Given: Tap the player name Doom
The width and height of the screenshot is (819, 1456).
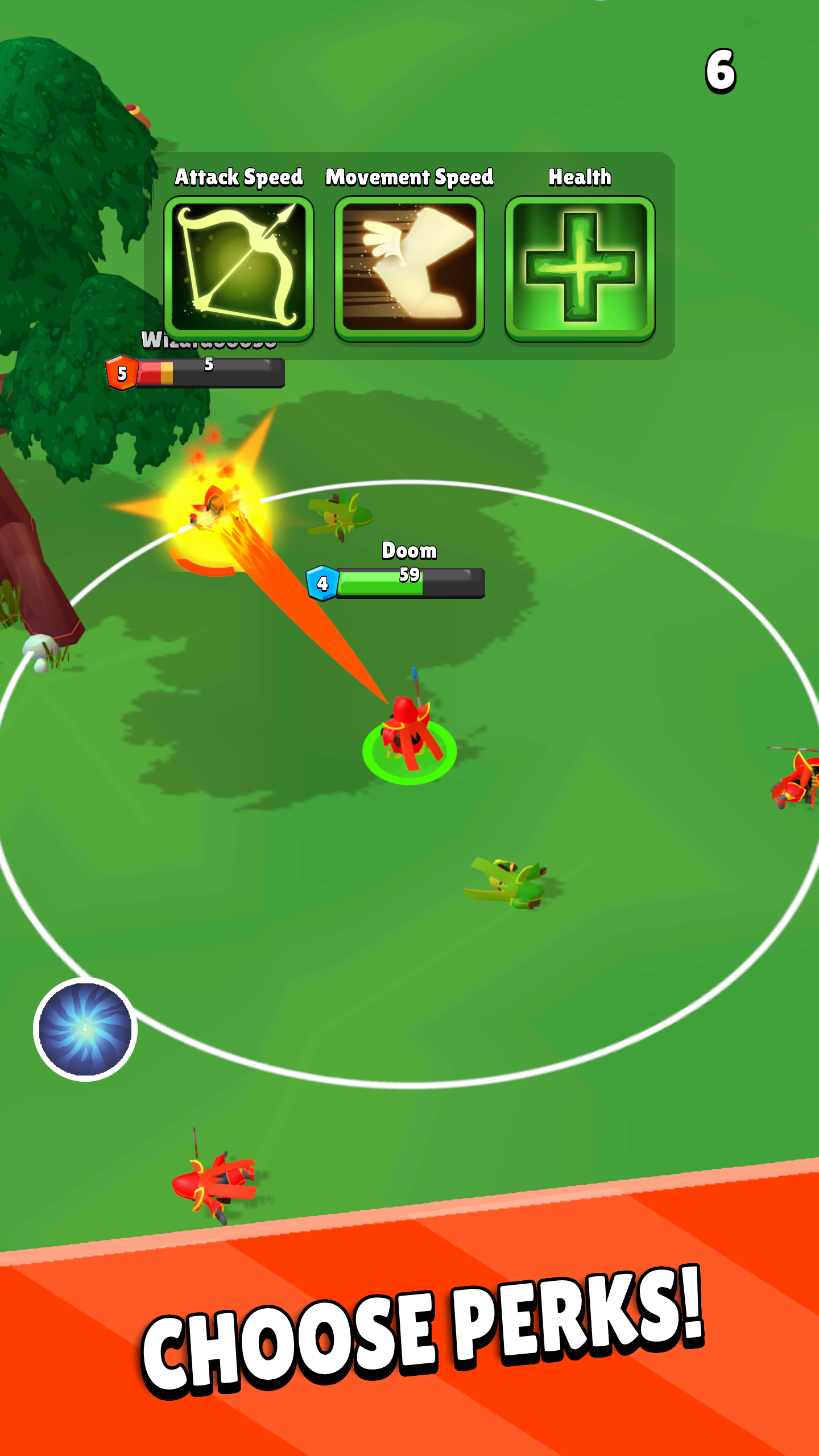Looking at the screenshot, I should [408, 550].
